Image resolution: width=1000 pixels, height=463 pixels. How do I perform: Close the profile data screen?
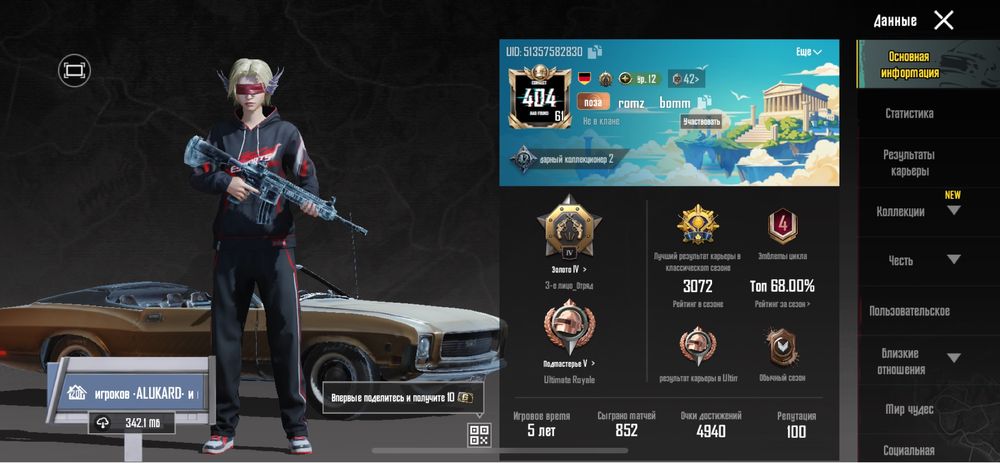943,20
